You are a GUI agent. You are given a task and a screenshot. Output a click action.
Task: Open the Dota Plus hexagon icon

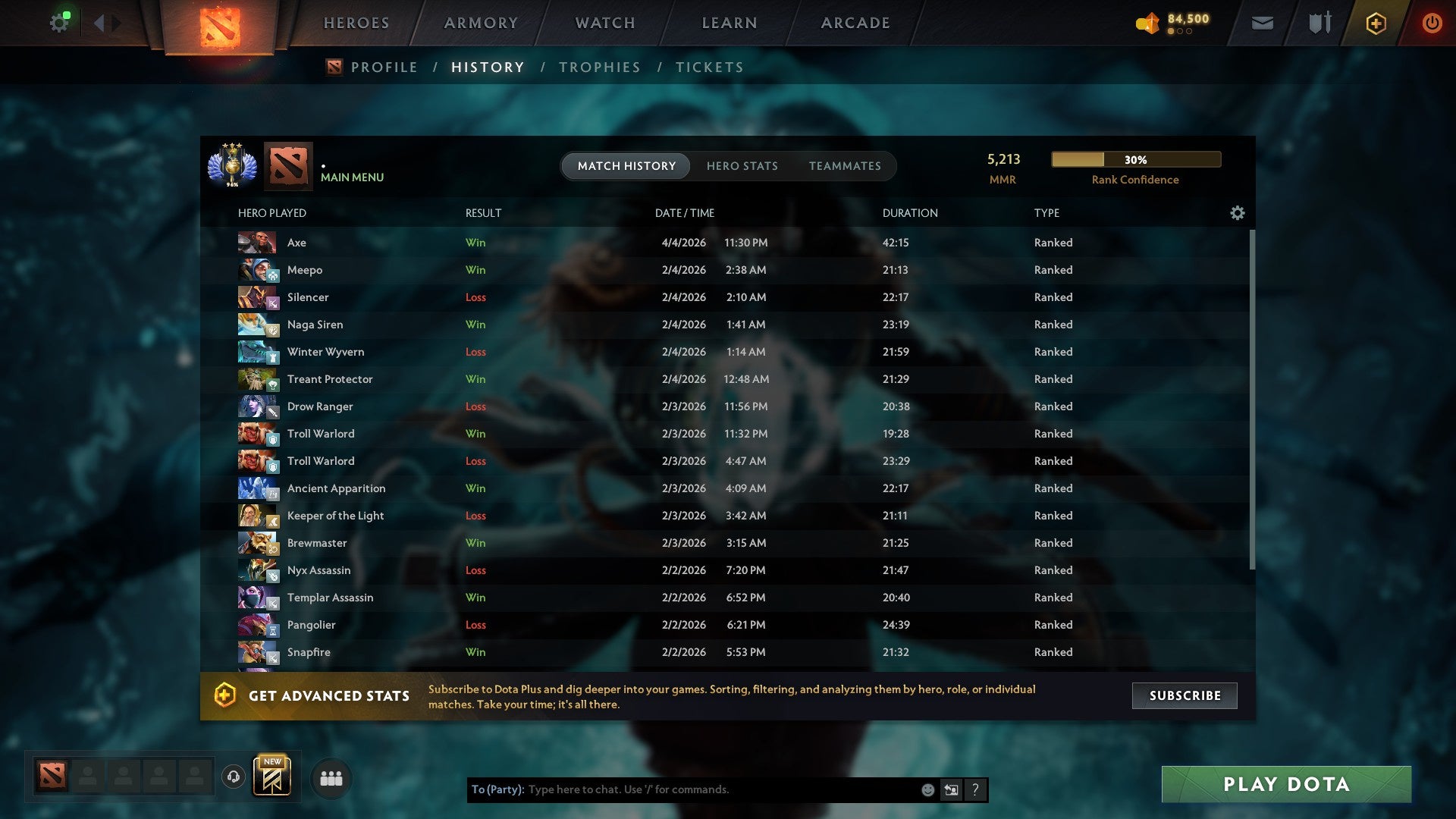pos(1375,23)
